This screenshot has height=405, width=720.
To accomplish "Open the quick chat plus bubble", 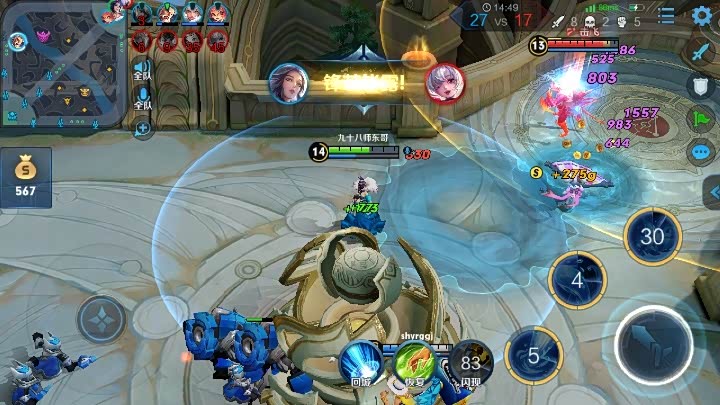I will (144, 127).
